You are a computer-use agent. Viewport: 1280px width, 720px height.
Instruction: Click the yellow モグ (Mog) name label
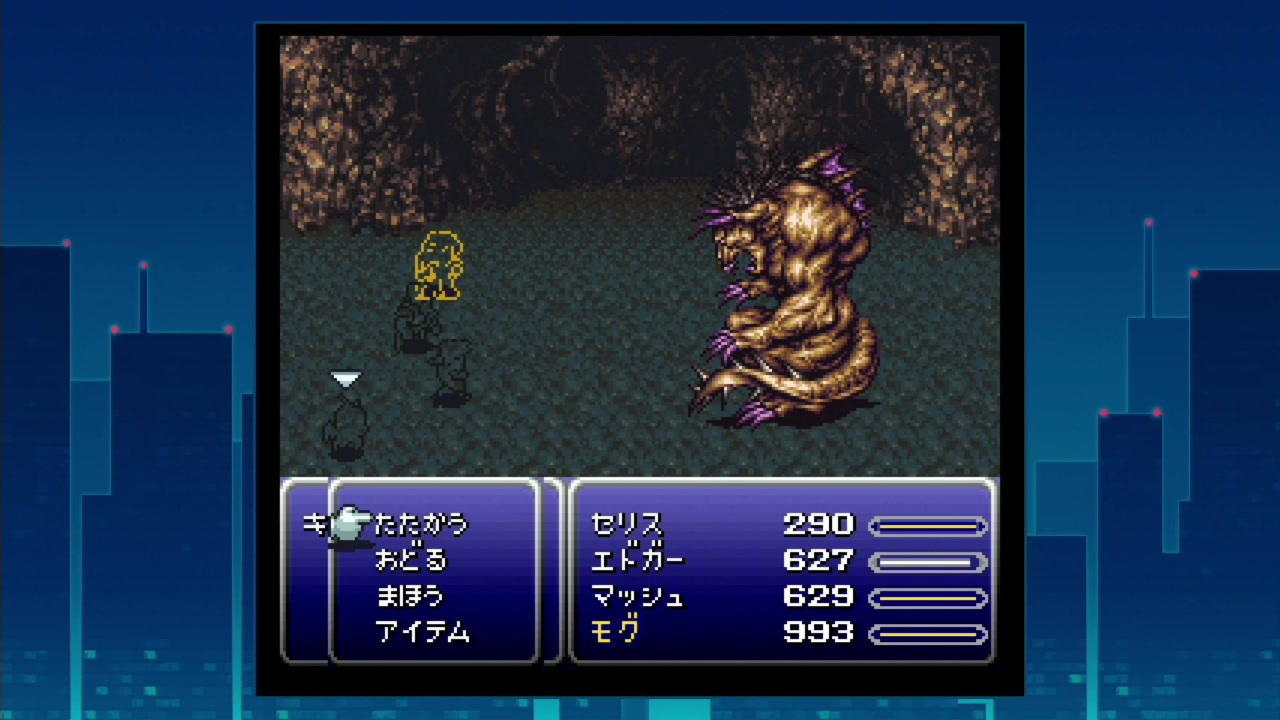point(619,633)
